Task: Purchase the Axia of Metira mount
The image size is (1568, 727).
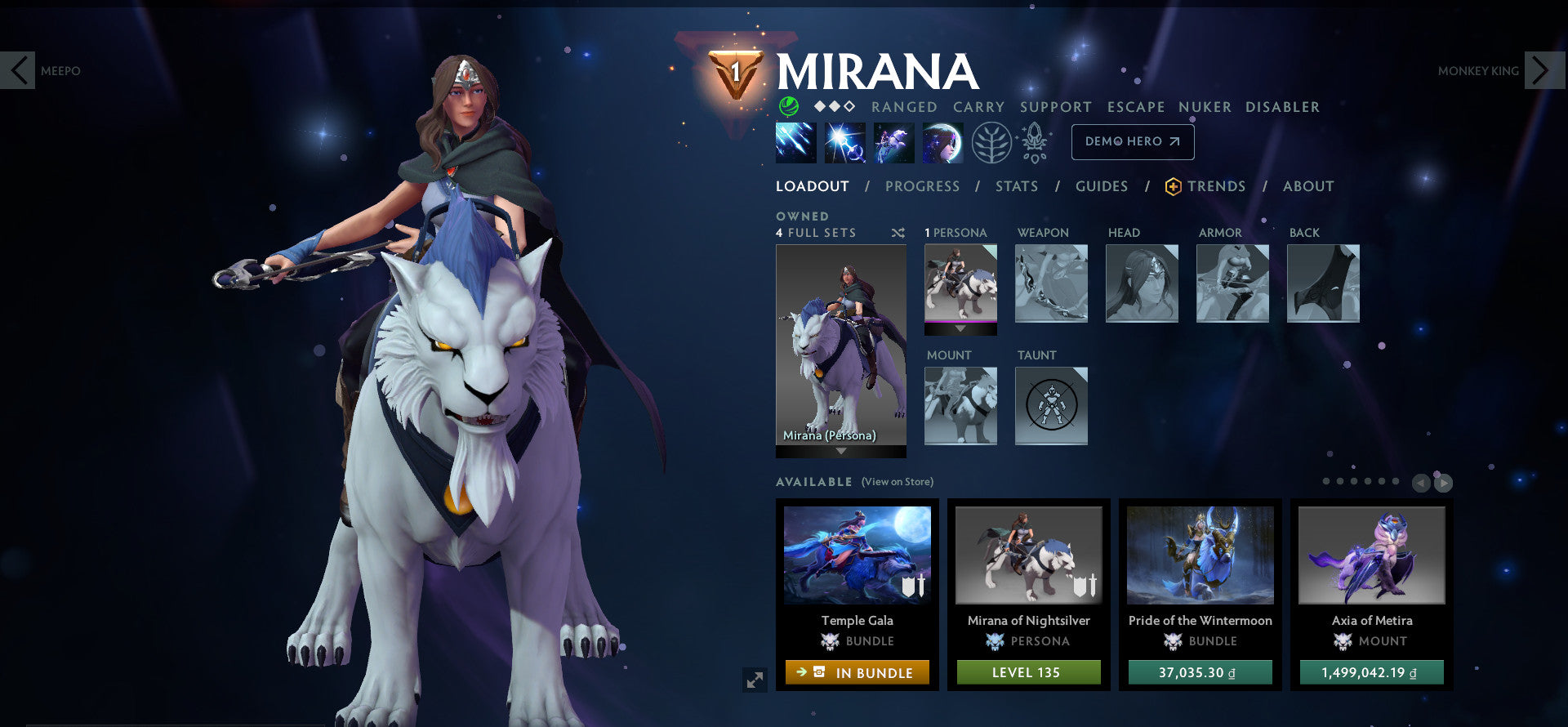Action: (x=1371, y=672)
